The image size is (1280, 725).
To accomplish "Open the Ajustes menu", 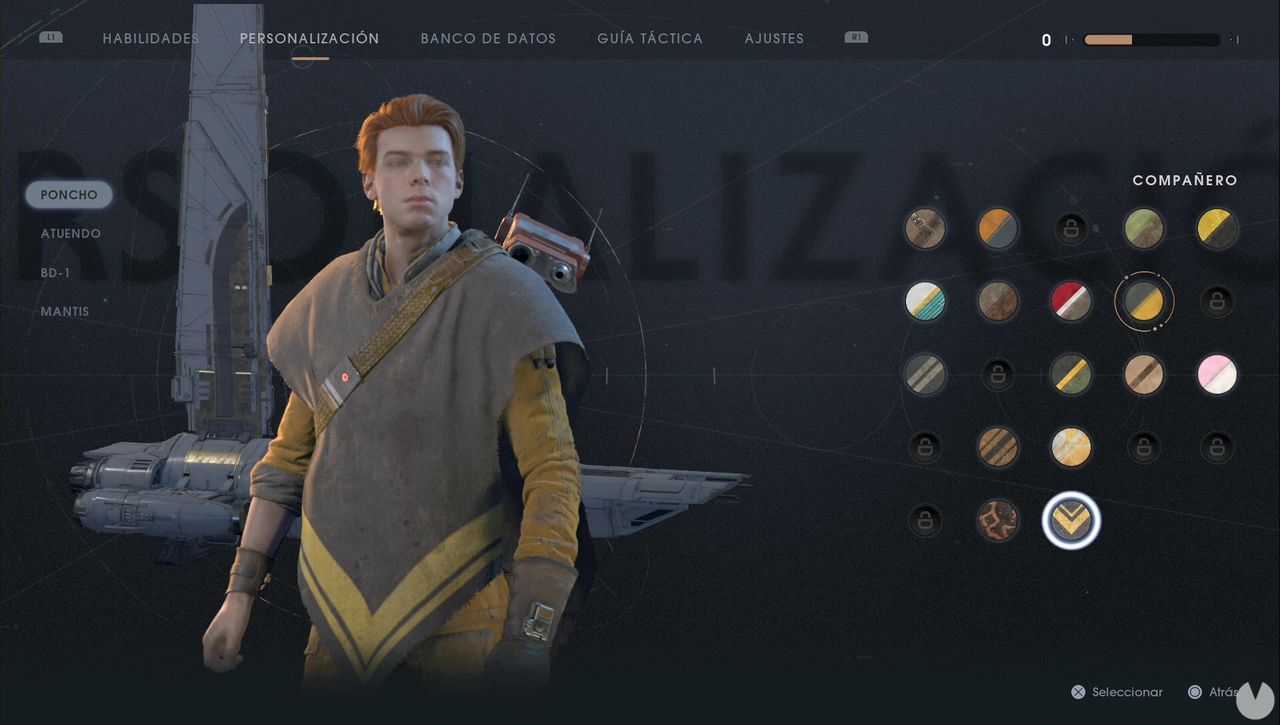I will (x=774, y=38).
